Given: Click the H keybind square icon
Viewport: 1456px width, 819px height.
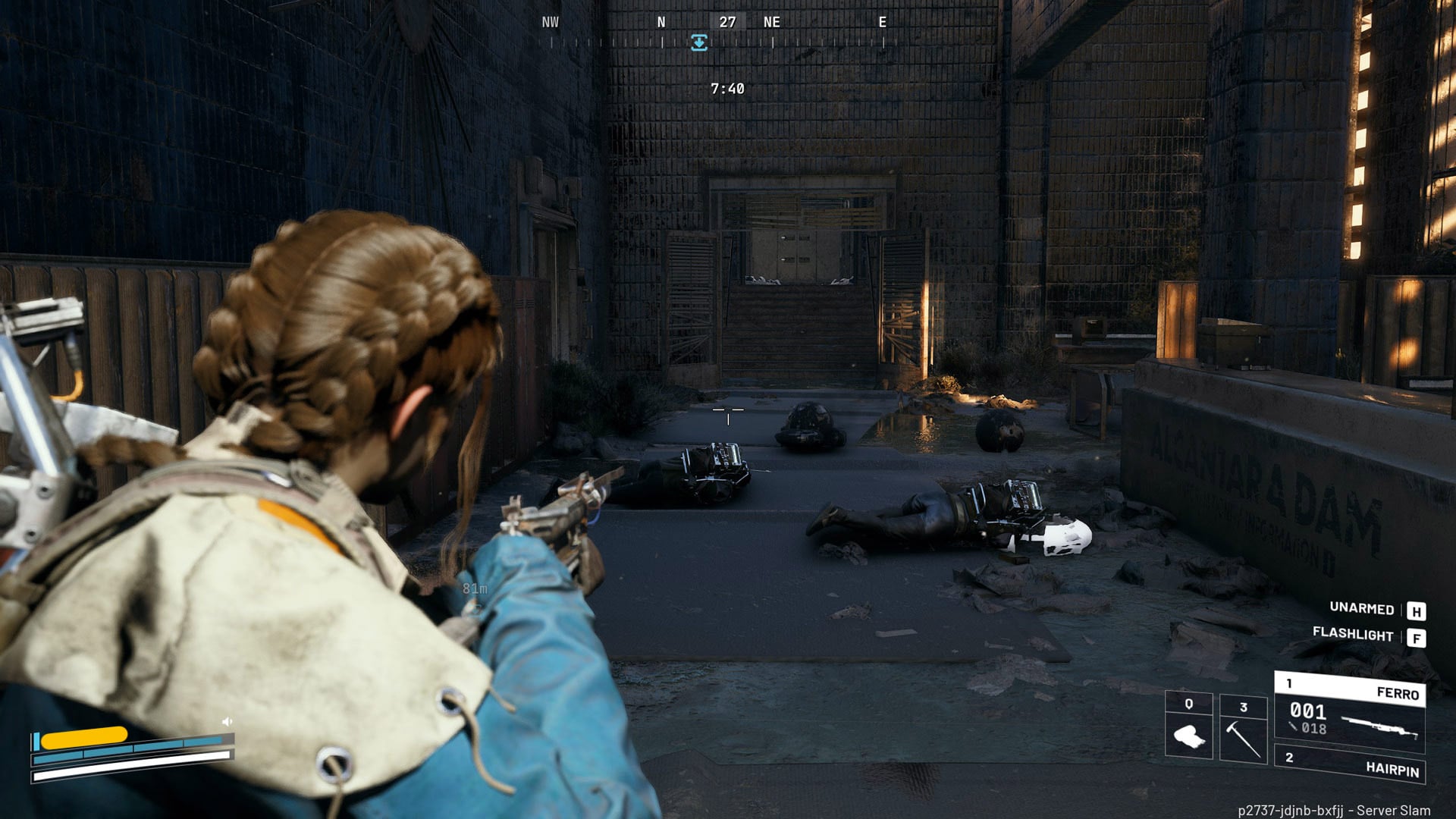Looking at the screenshot, I should pos(1416,610).
